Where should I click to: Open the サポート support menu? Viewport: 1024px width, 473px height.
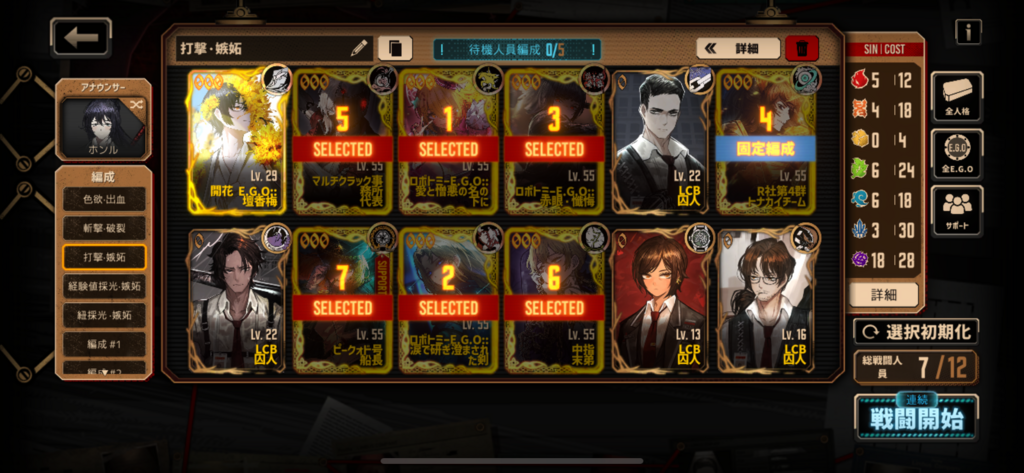pyautogui.click(x=956, y=210)
